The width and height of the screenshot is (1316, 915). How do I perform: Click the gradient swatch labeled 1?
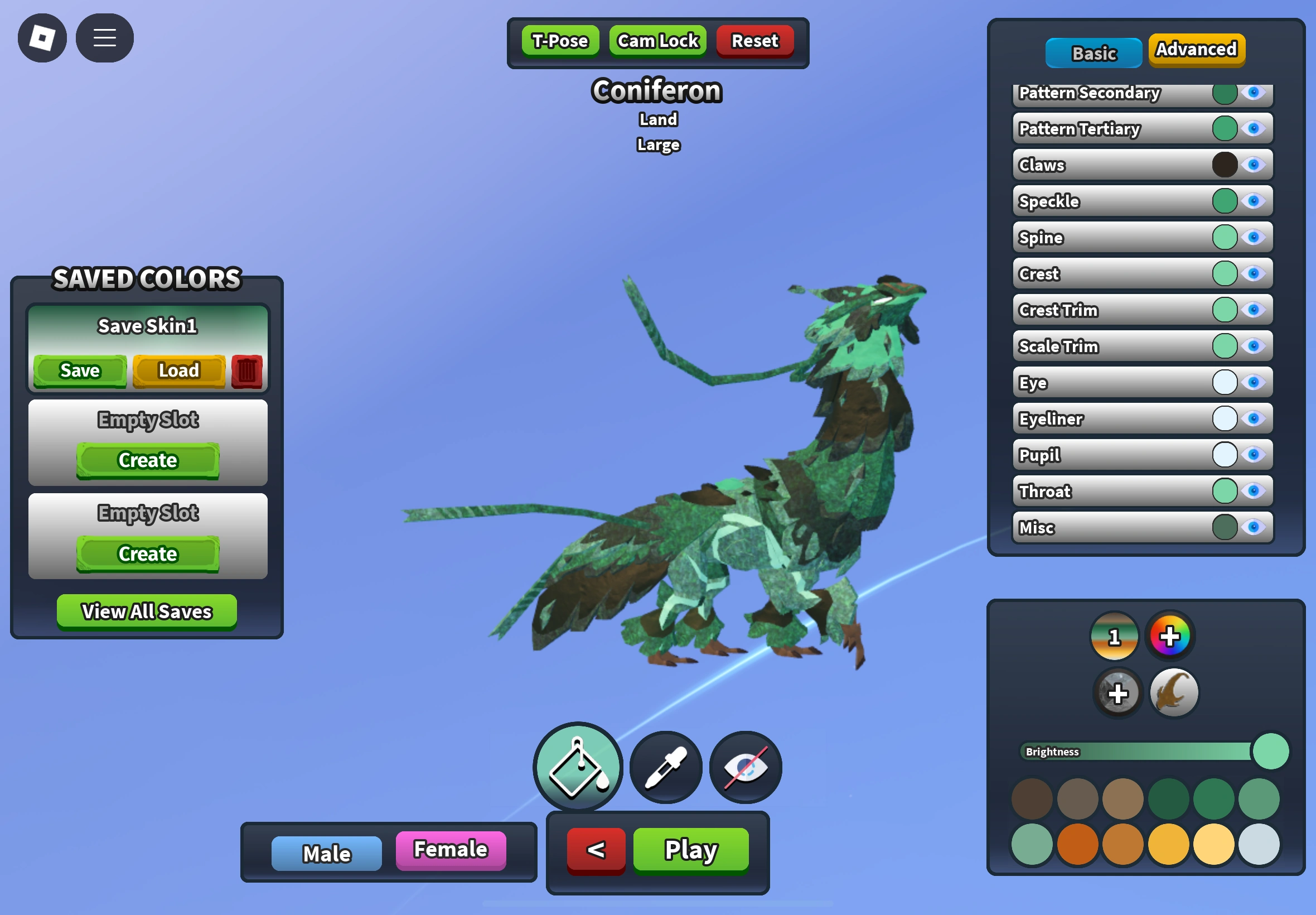coord(1114,635)
